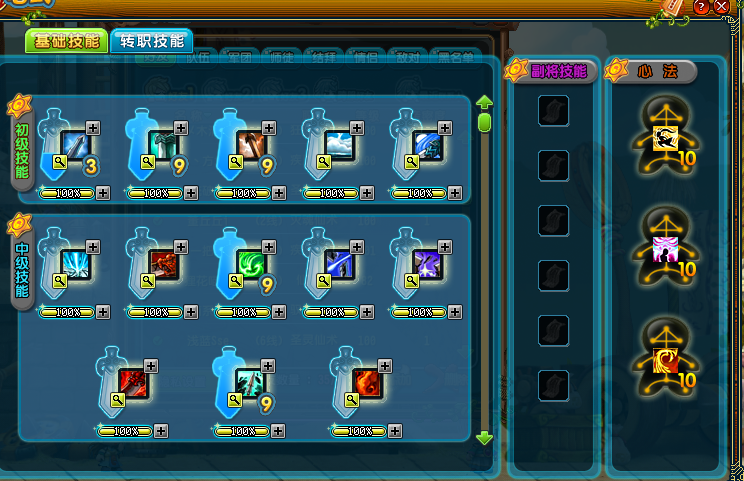Screen dimensions: 744x481
Task: Choose the teal hammer skill icon
Action: tap(163, 145)
